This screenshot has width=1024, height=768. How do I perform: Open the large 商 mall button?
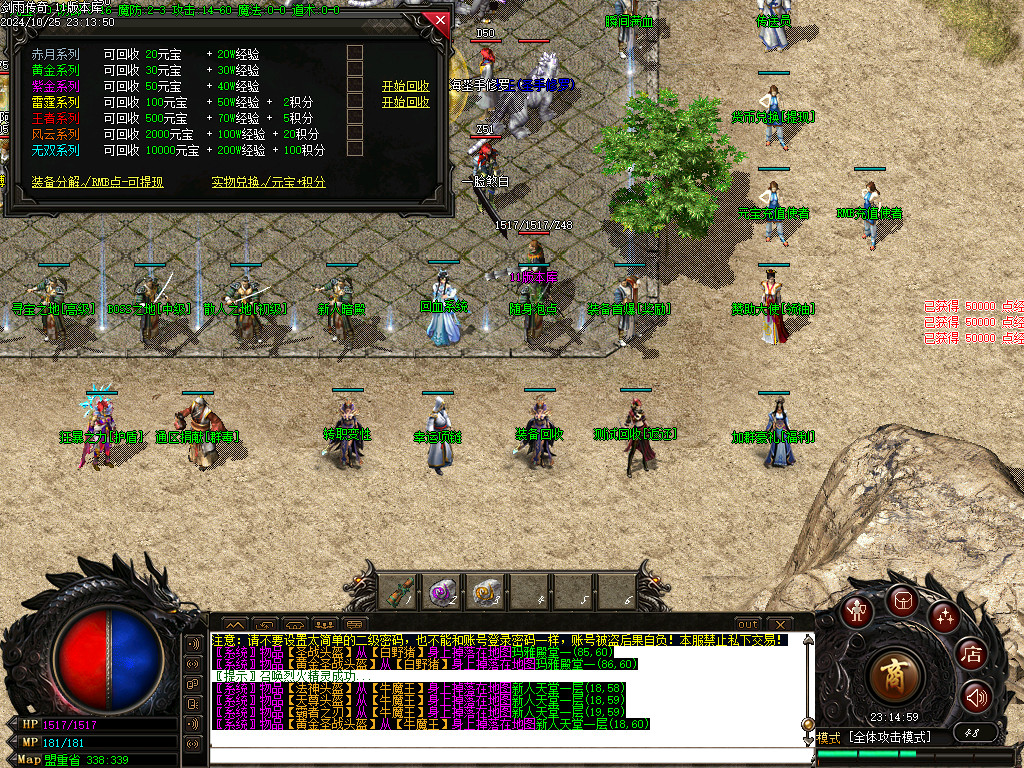click(895, 677)
